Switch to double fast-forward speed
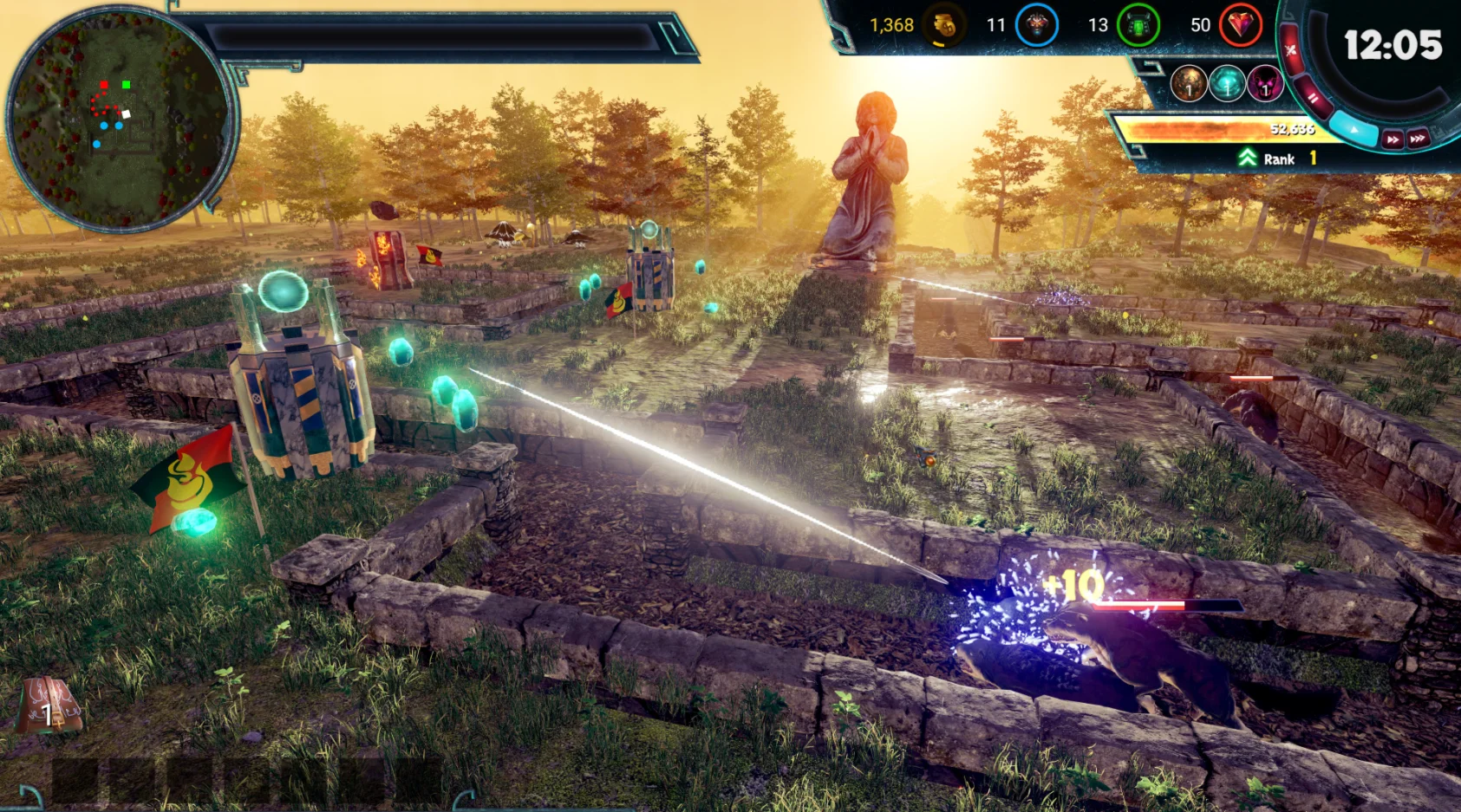This screenshot has height=812, width=1461. point(1393,140)
